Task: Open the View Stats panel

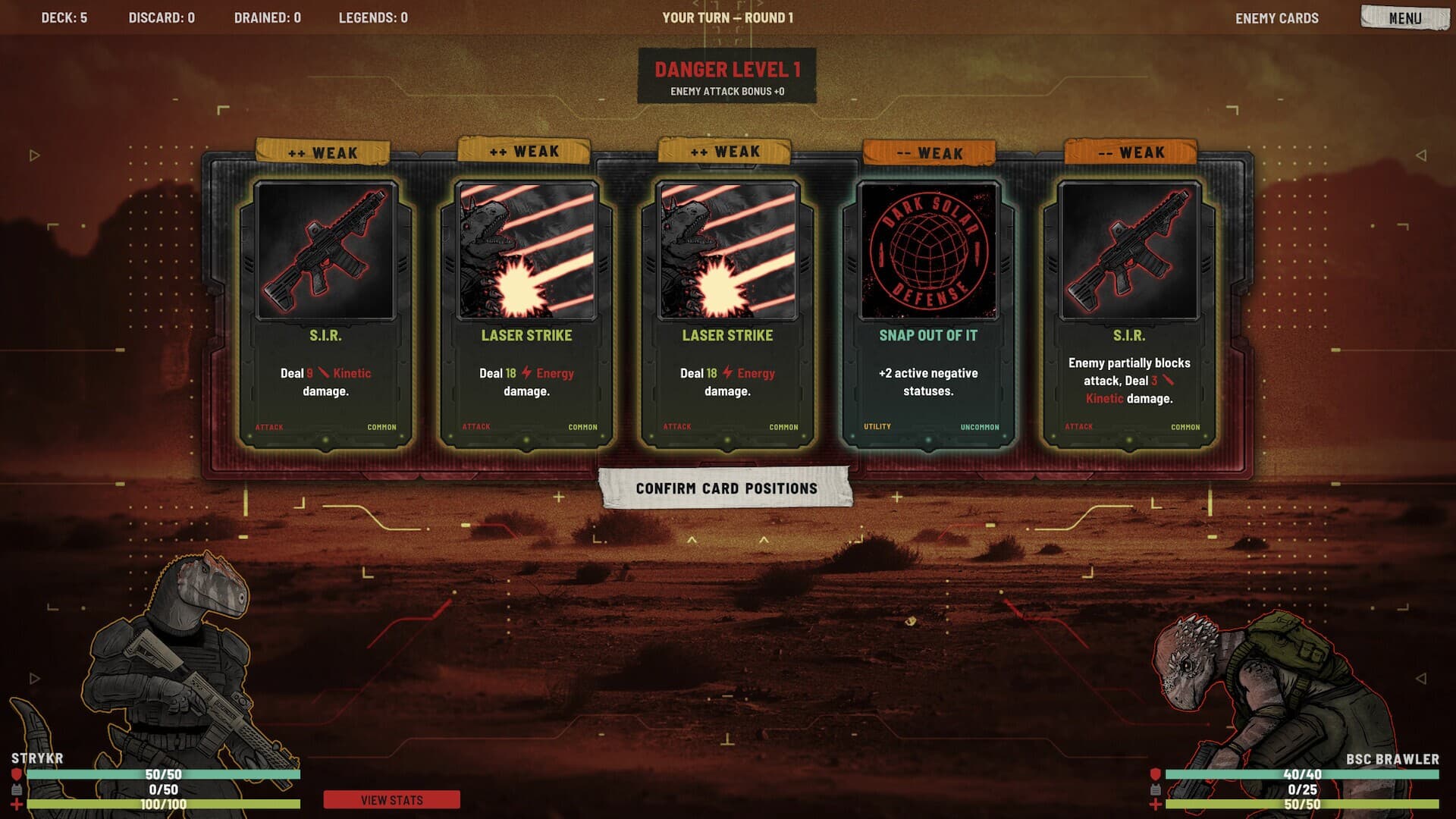Action: (391, 800)
